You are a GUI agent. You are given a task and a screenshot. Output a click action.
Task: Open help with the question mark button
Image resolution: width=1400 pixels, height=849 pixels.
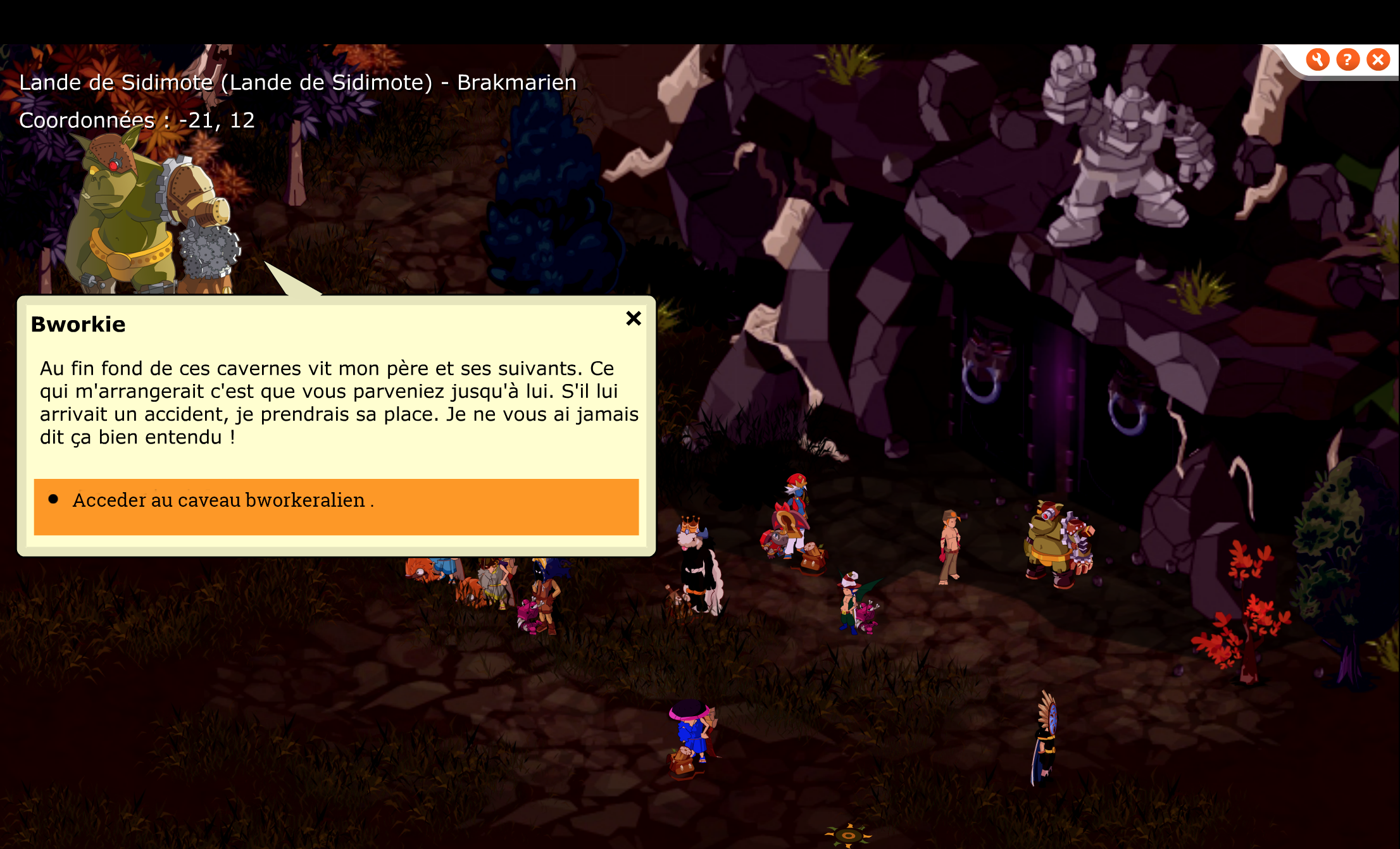[1347, 60]
